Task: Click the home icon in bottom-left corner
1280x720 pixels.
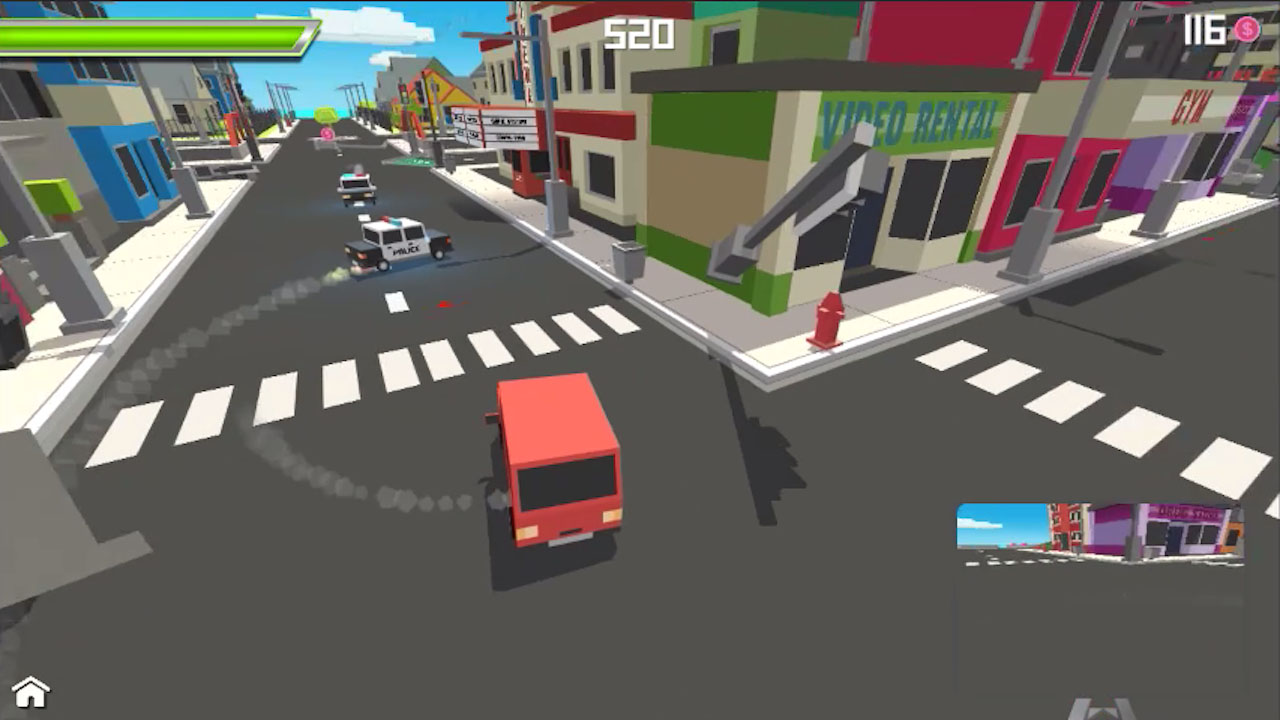Action: 33,691
